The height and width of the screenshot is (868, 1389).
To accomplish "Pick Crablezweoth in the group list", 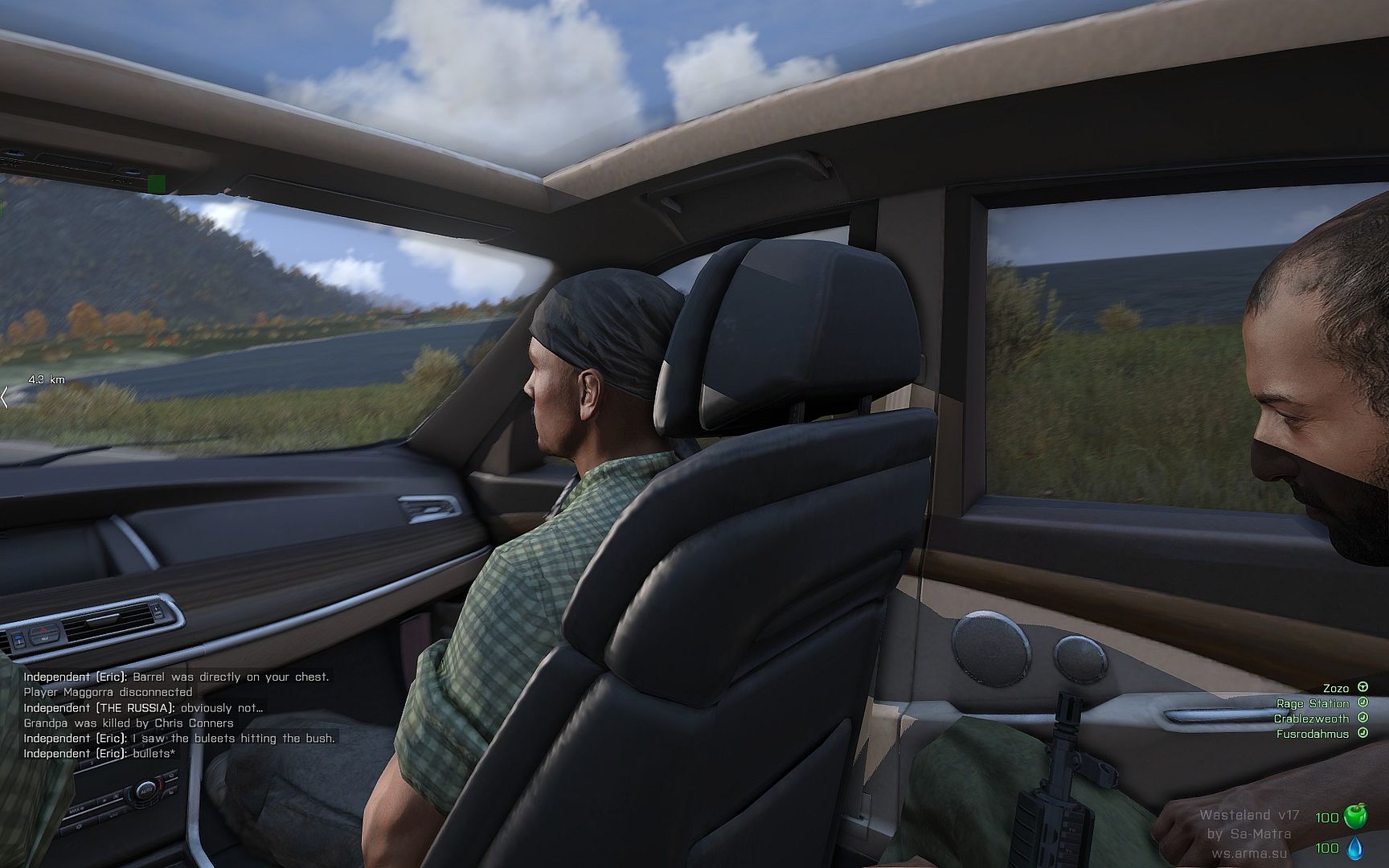I will point(1311,719).
